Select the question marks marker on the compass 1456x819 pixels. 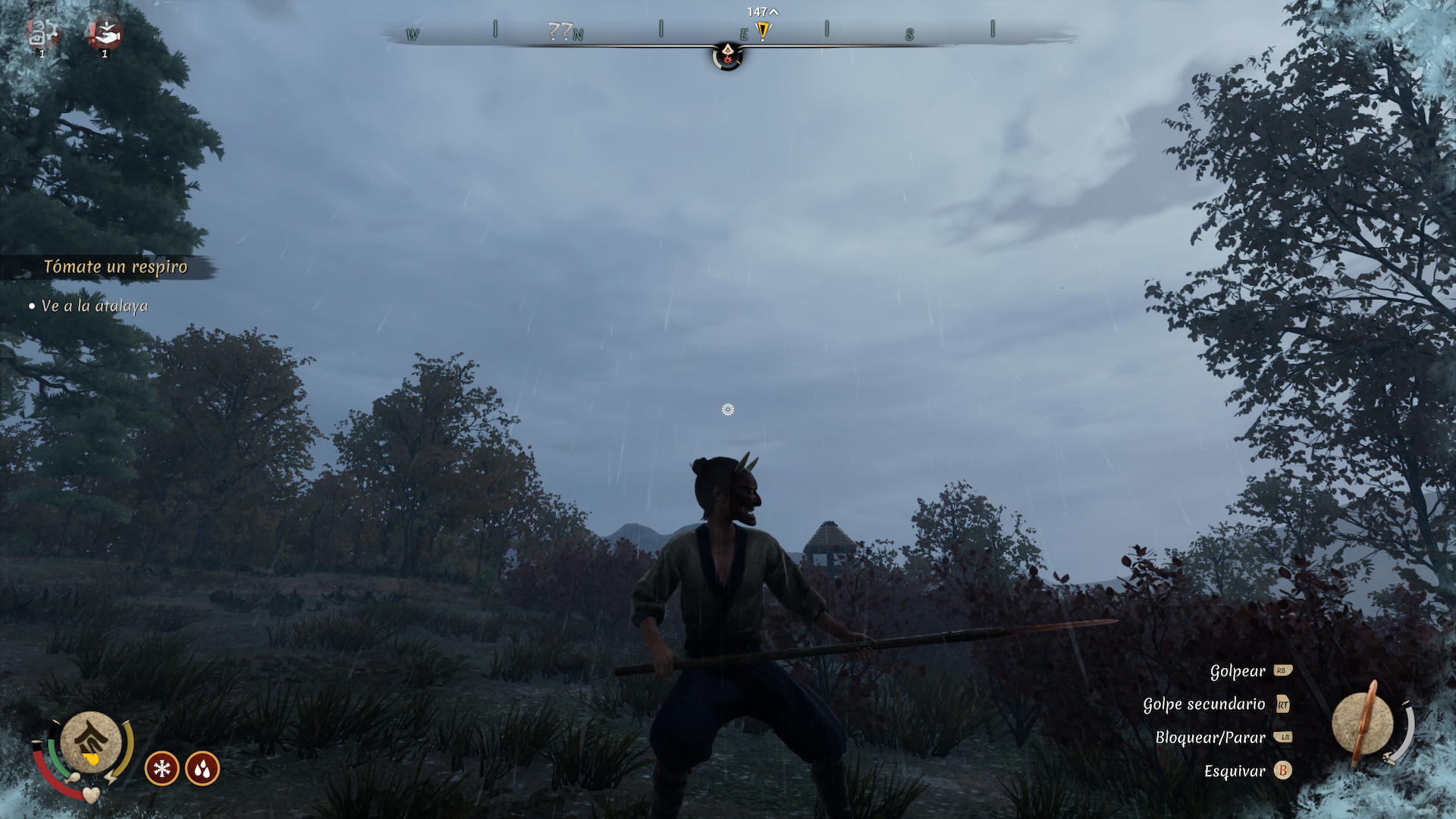[x=560, y=31]
